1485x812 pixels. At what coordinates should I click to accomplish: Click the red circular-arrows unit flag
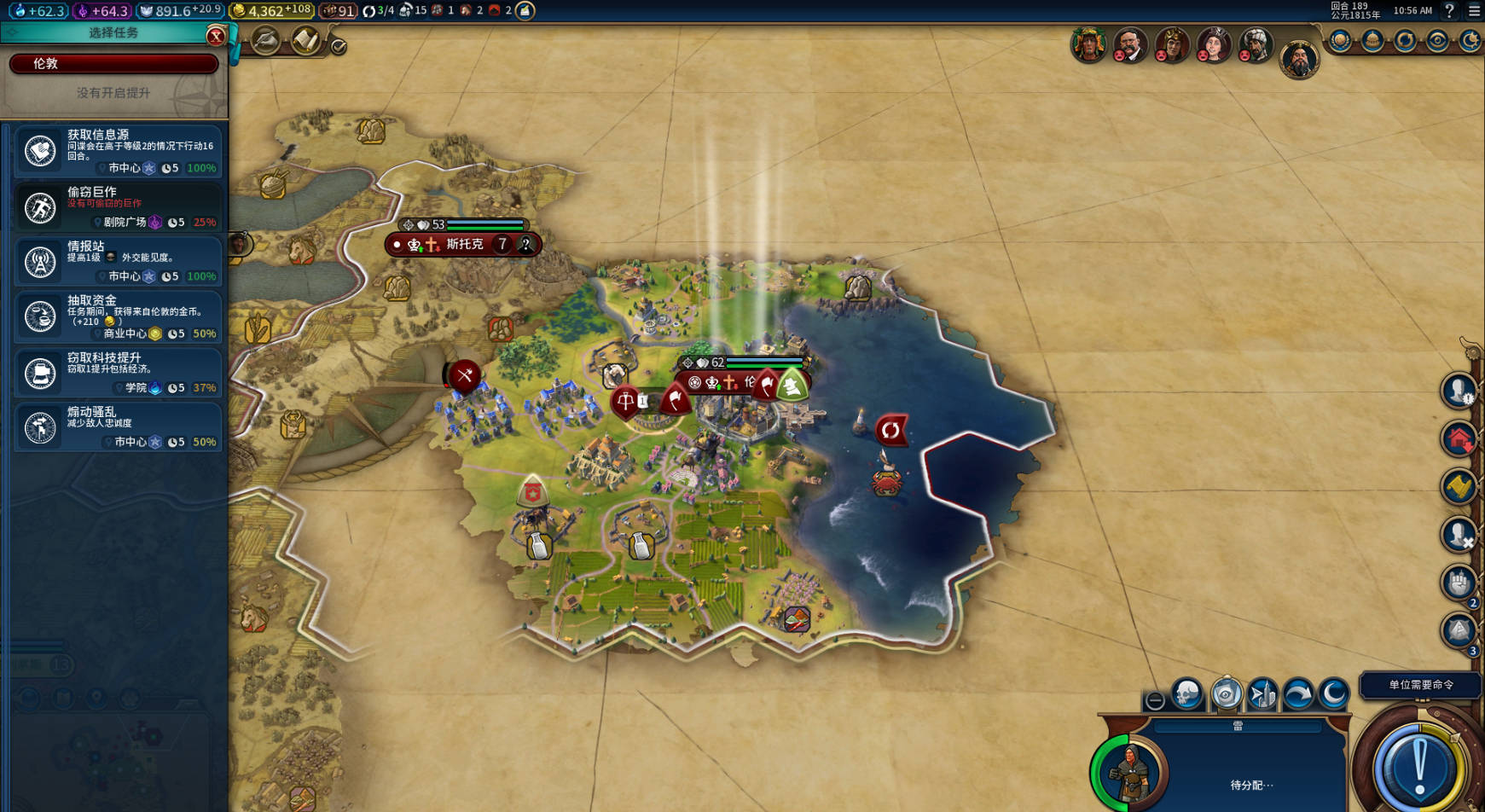[890, 430]
